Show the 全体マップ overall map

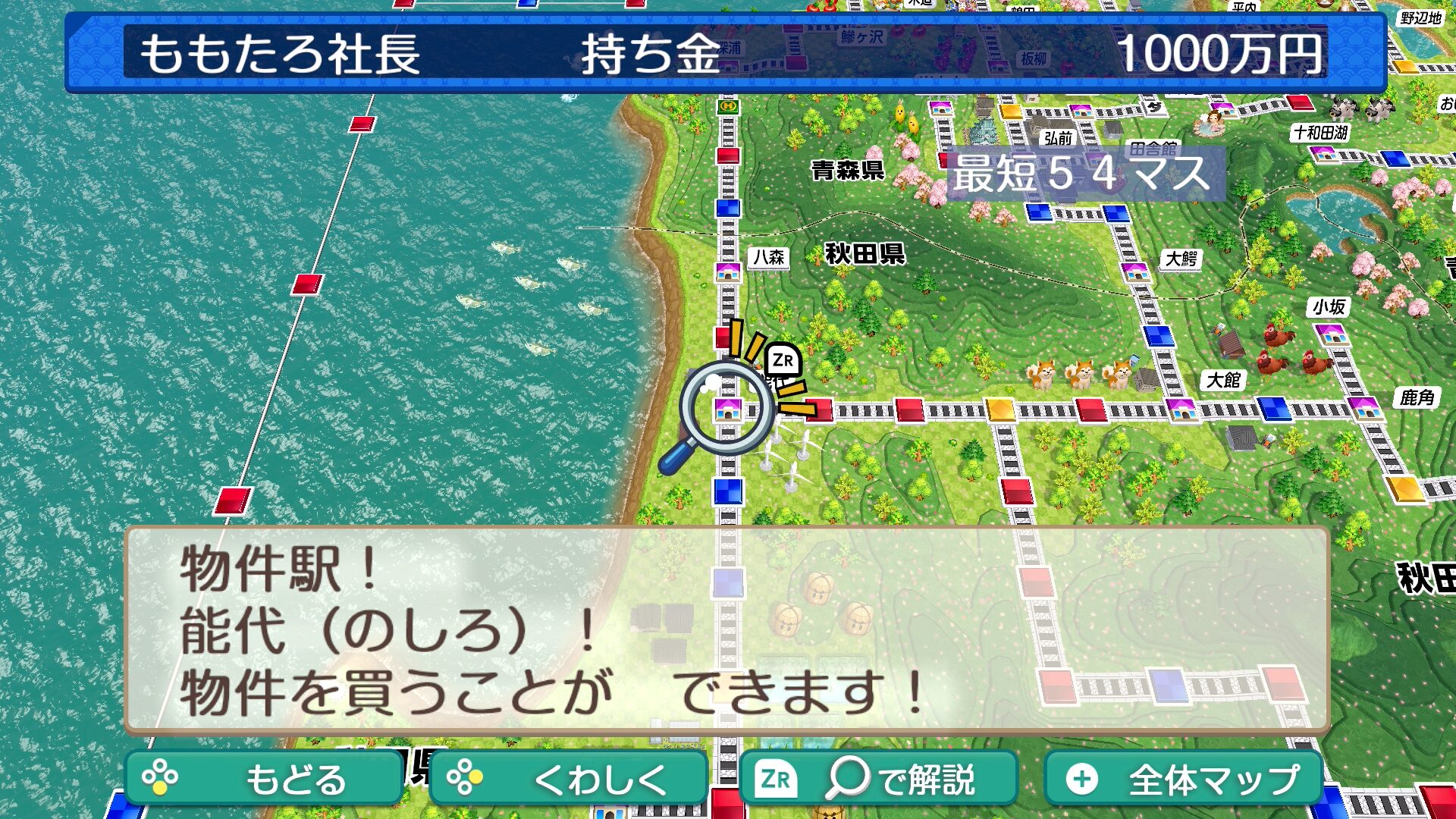pos(1183,778)
